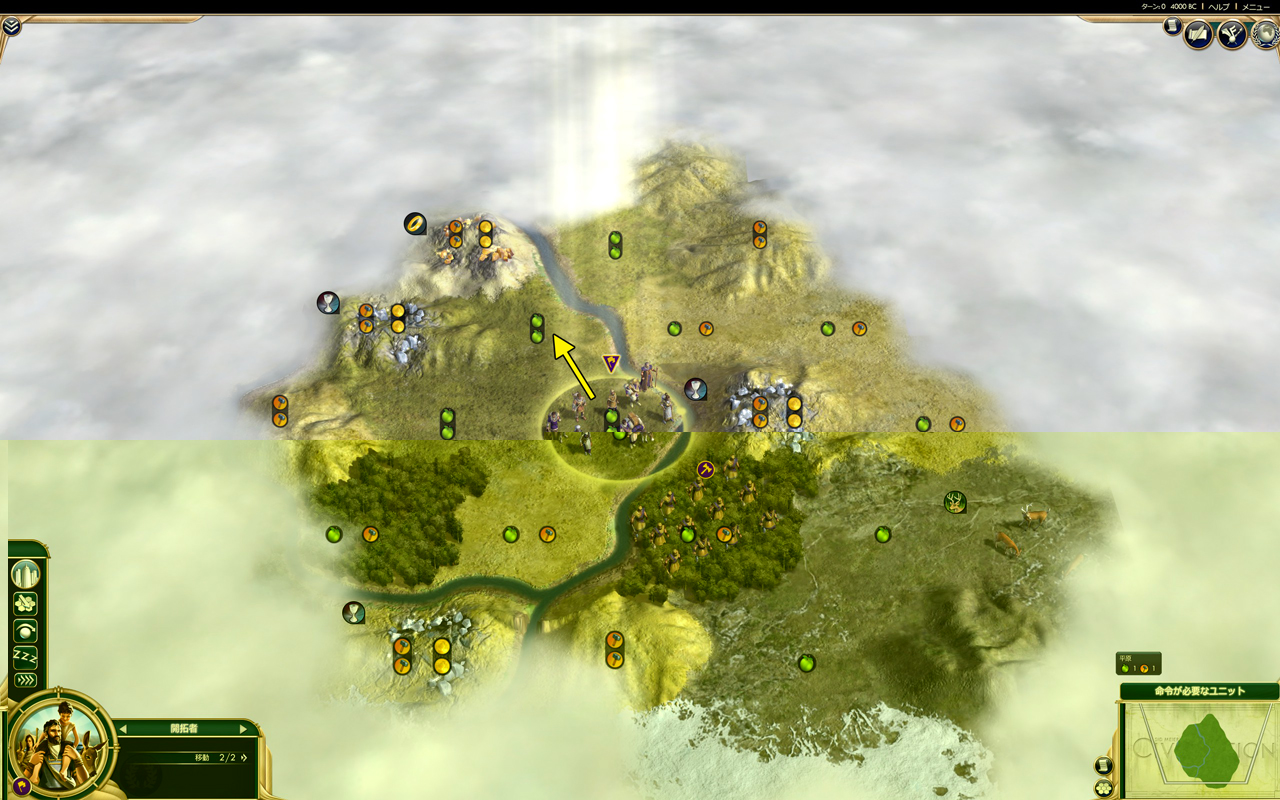Open the globe advisor icon in the corner
Viewport: 1280px width, 800px height.
pyautogui.click(x=1266, y=33)
